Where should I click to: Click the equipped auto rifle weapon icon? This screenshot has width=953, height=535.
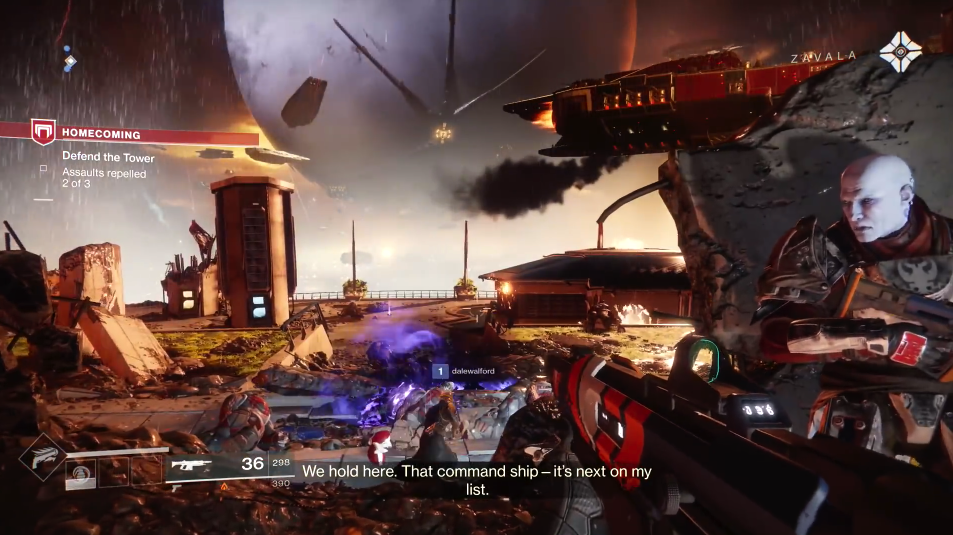(x=189, y=464)
